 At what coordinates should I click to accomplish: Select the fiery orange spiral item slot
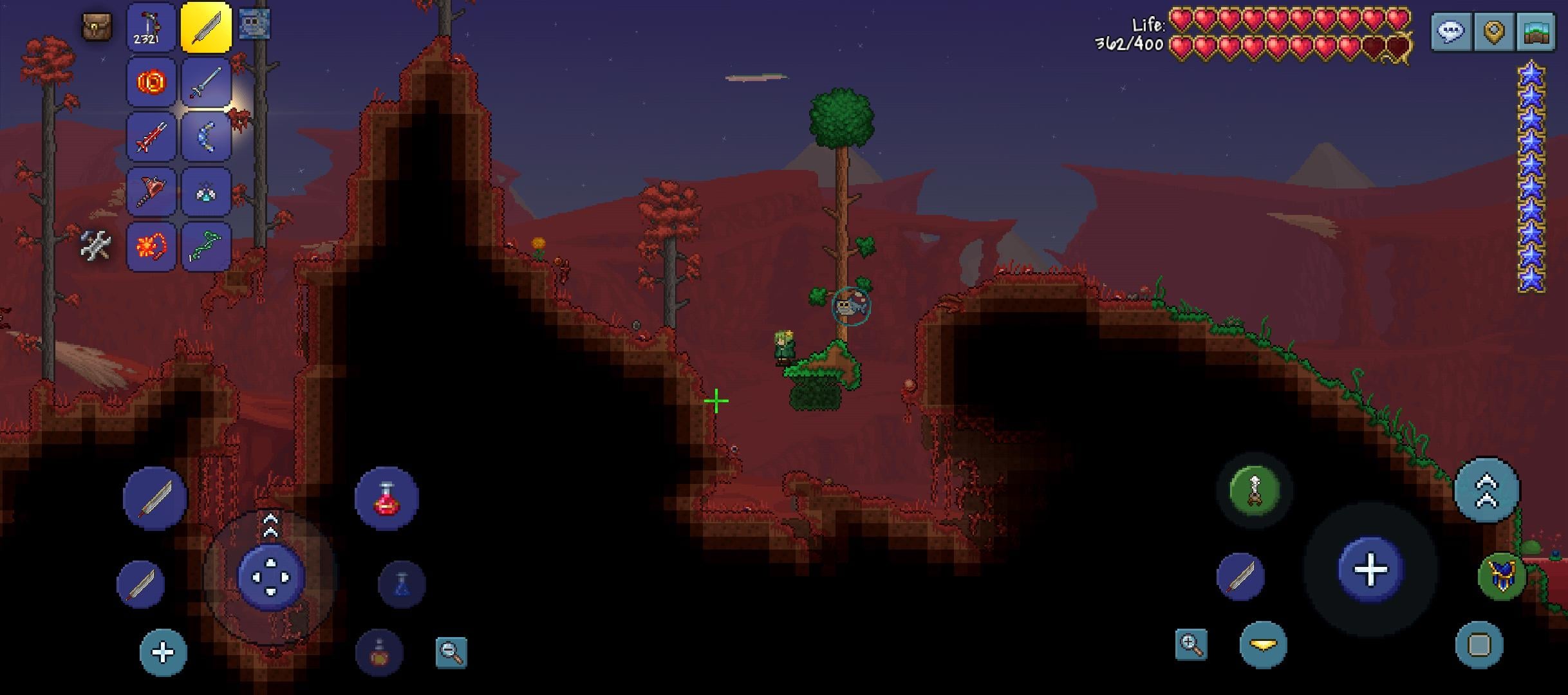coord(151,82)
